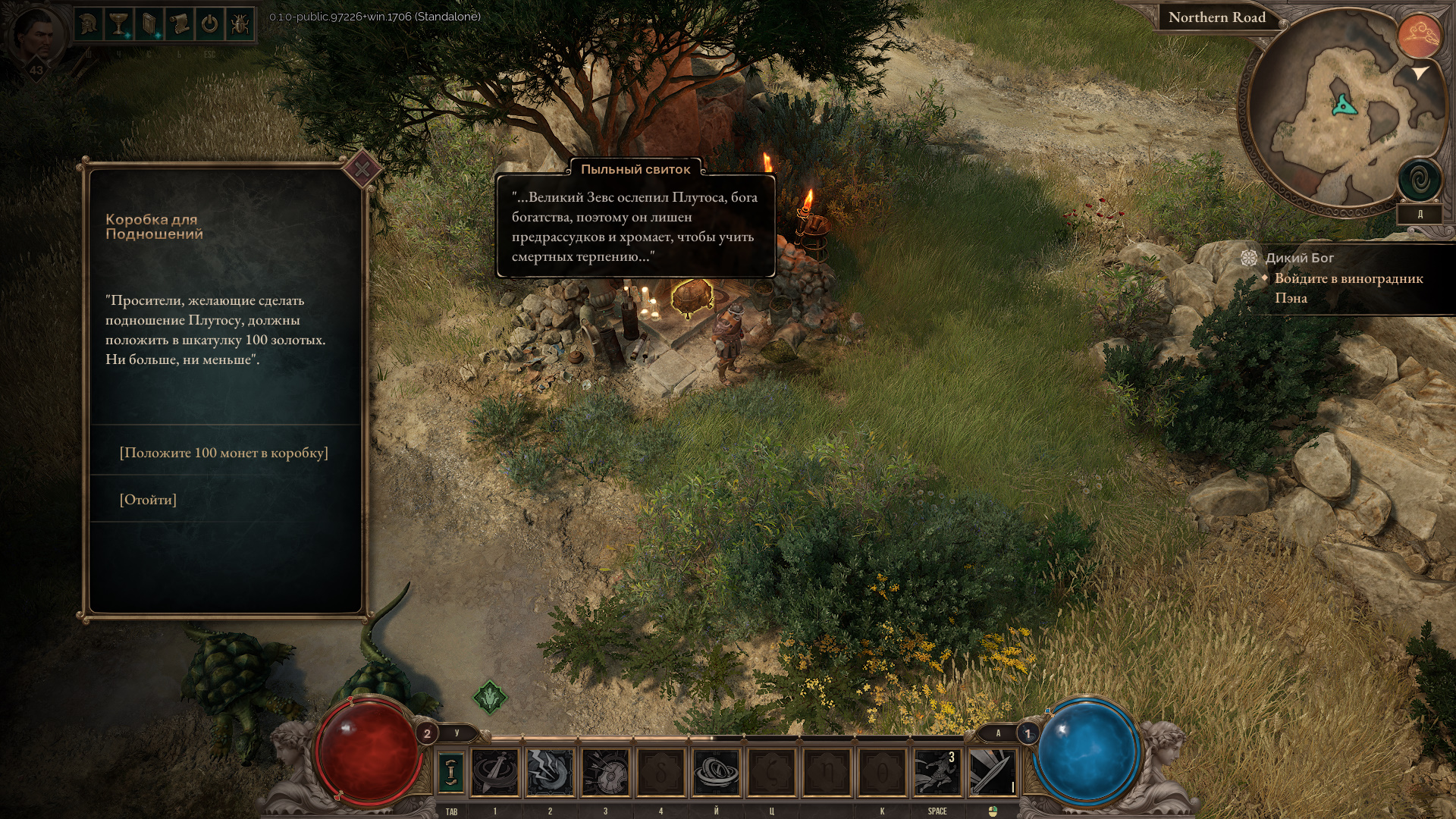Viewport: 1456px width, 819px height.
Task: Open the book menu icon
Action: click(149, 24)
